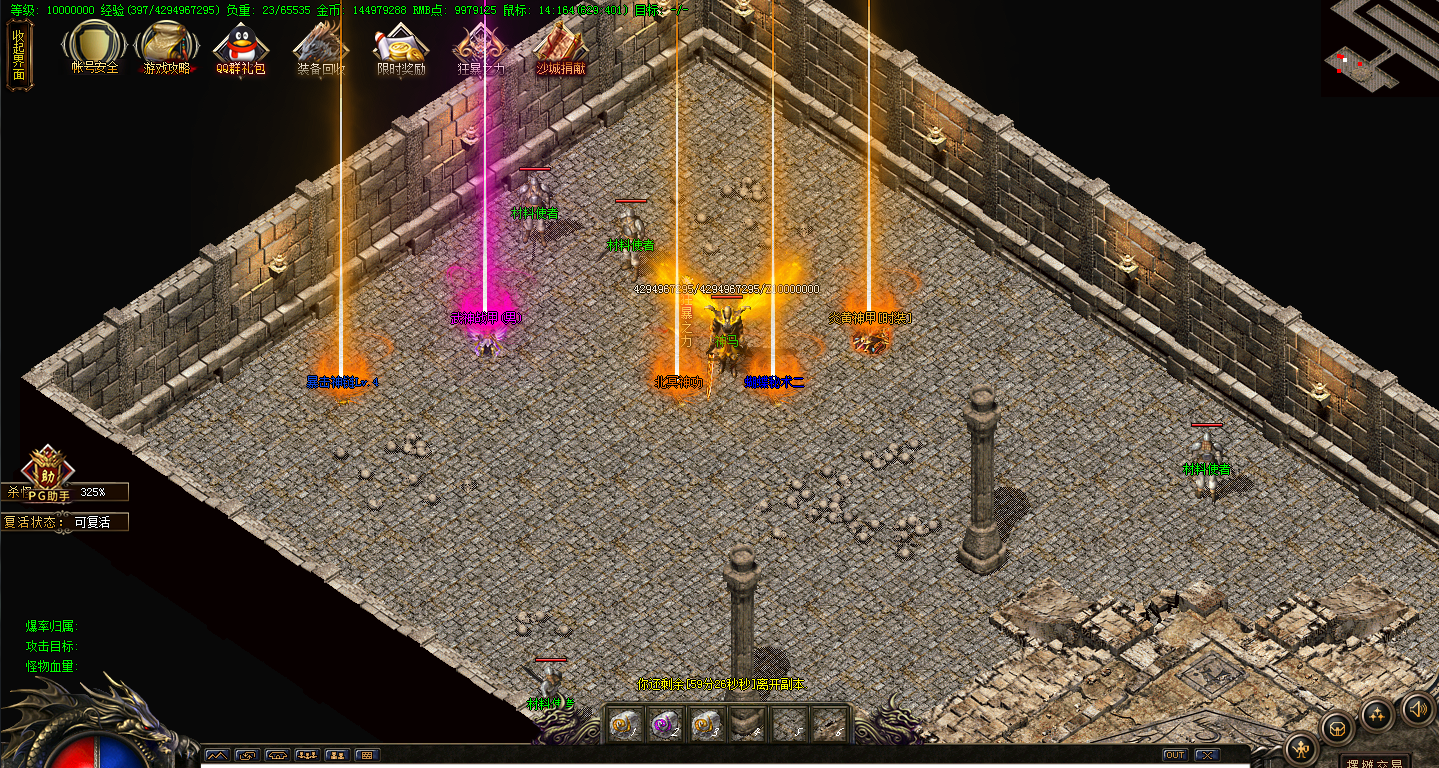The image size is (1439, 768).
Task: Open the 装备回收 equipment recycling menu
Action: pos(321,47)
